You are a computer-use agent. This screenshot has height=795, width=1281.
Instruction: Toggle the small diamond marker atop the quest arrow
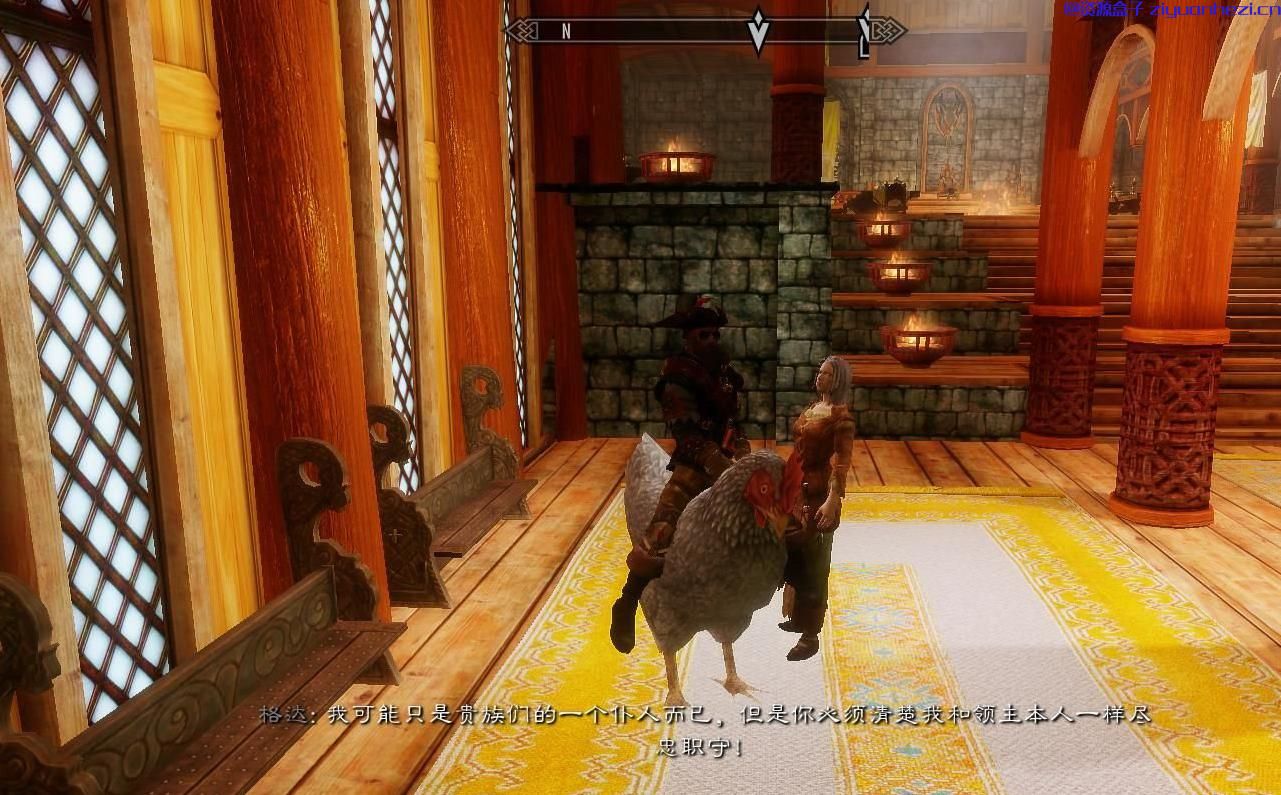pos(758,13)
